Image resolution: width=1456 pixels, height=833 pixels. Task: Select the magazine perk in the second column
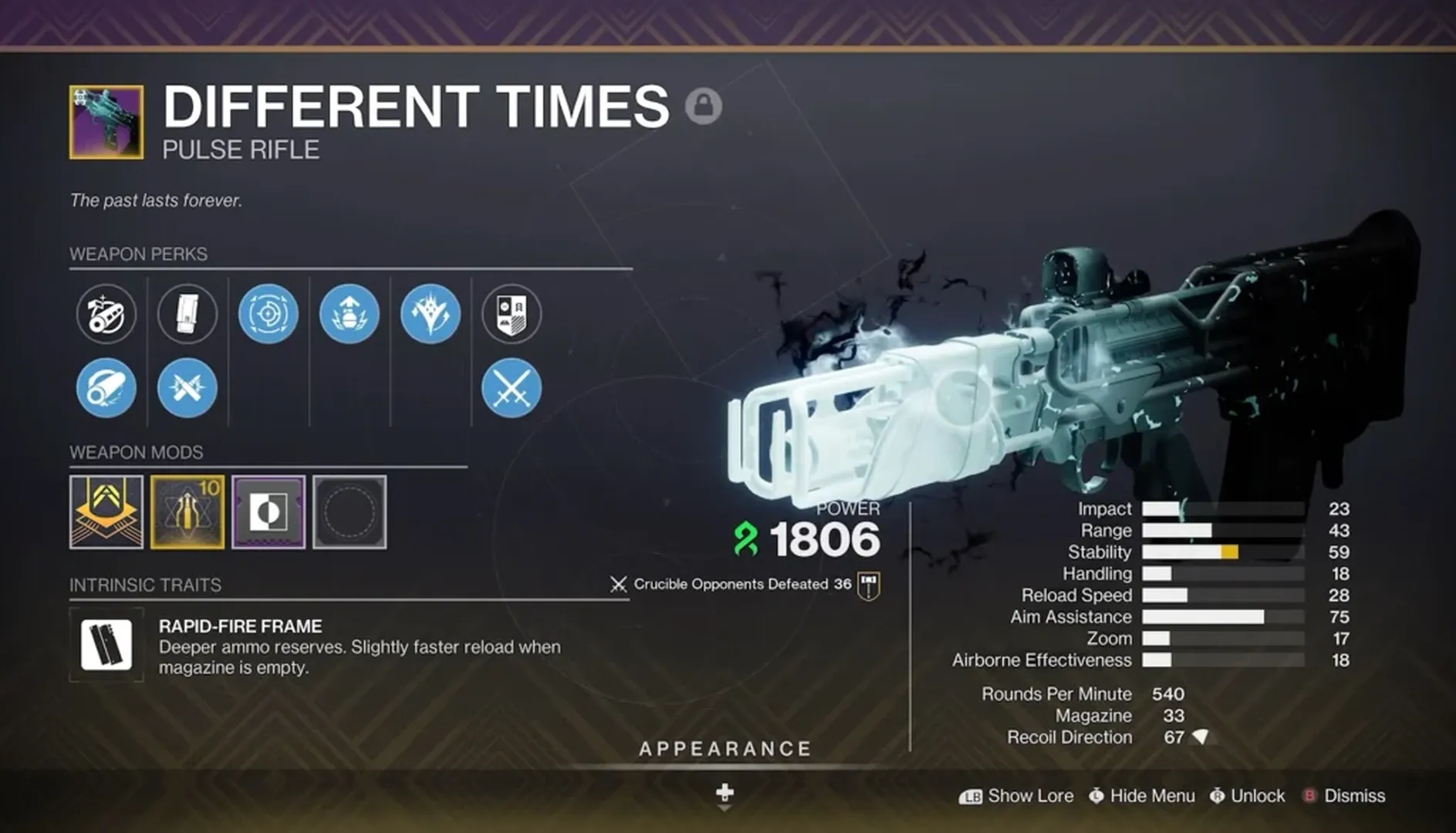click(x=187, y=315)
